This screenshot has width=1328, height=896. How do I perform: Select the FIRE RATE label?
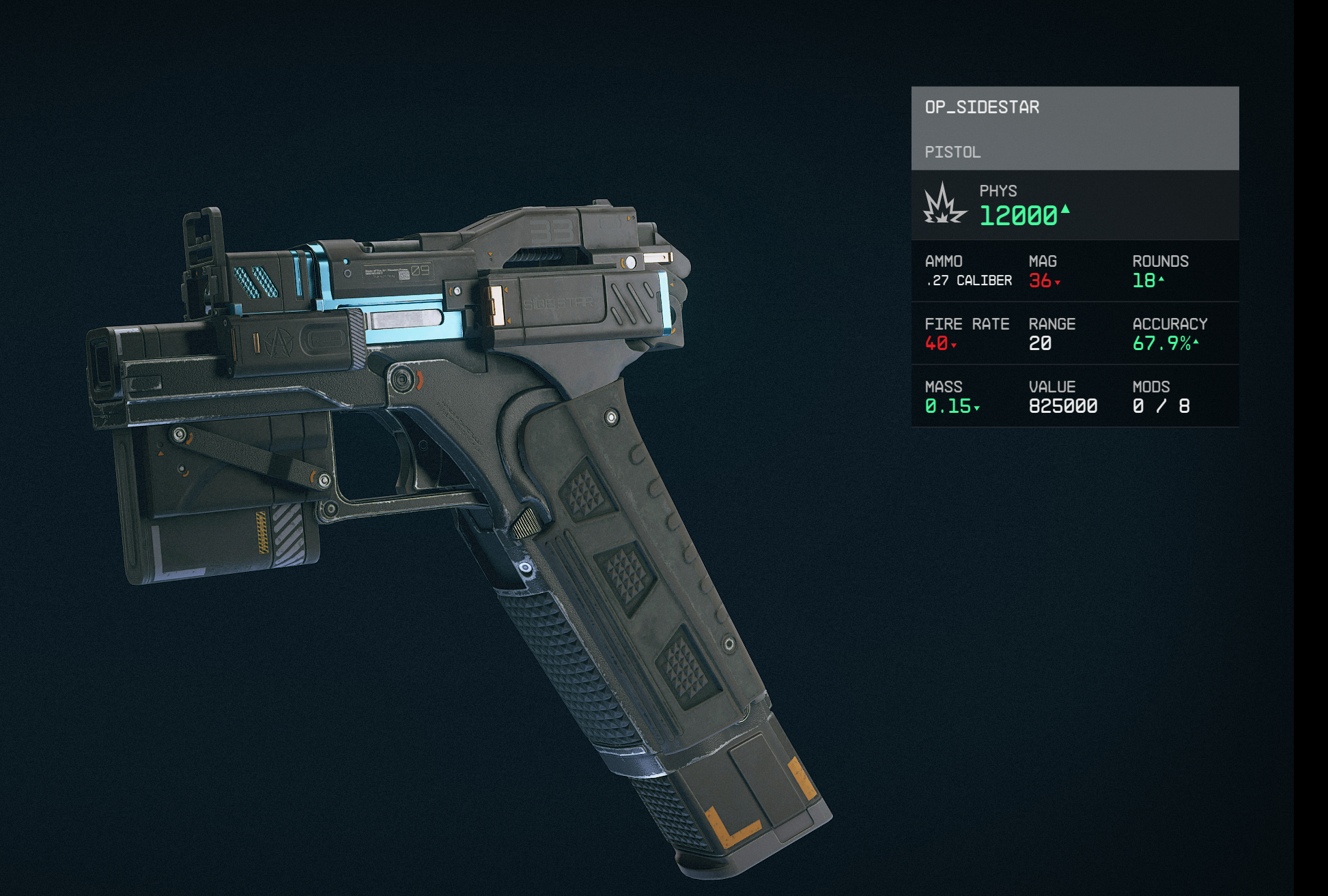pyautogui.click(x=967, y=323)
